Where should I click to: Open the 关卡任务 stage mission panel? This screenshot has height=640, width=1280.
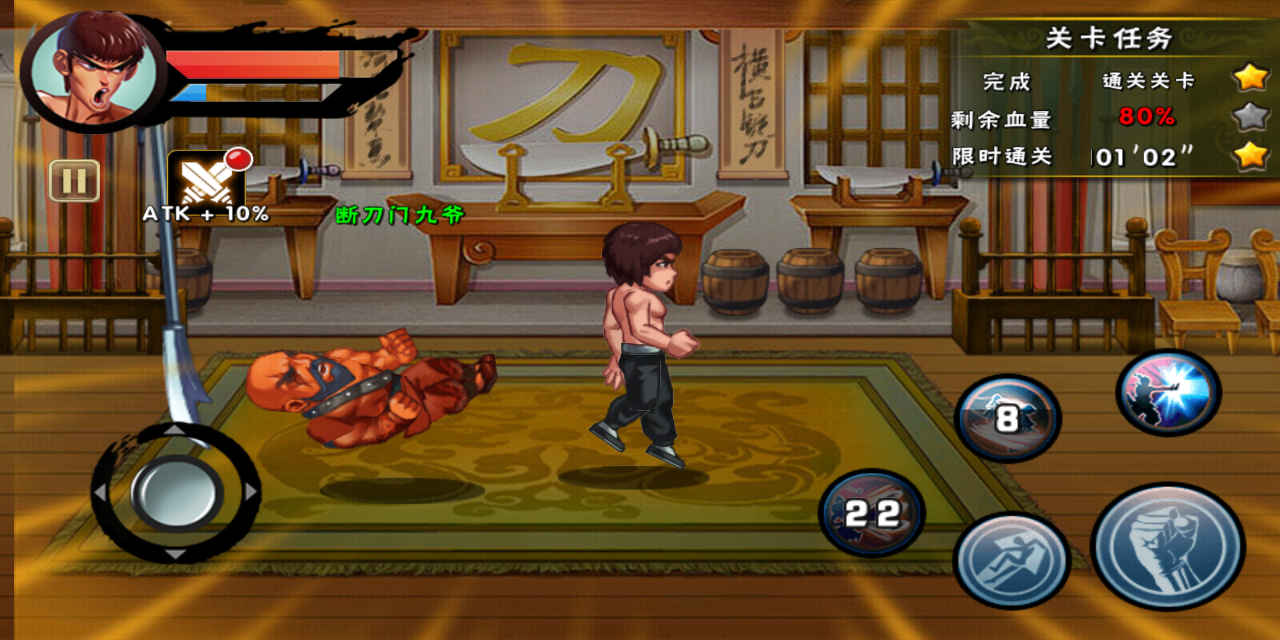[x=1108, y=39]
